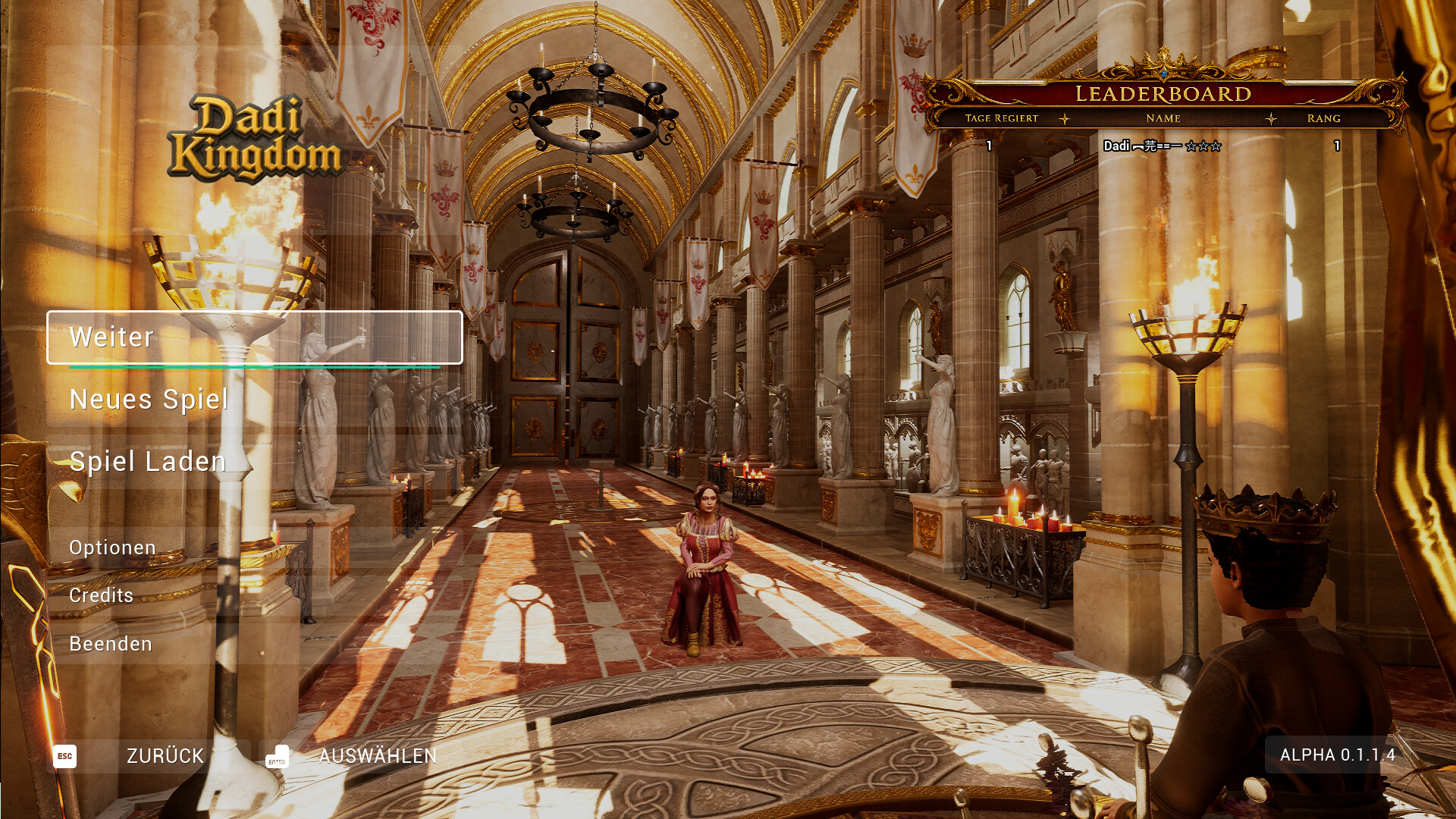This screenshot has width=1456, height=819.
Task: Sort the leaderboard by Tage Regiert
Action: [x=1001, y=118]
